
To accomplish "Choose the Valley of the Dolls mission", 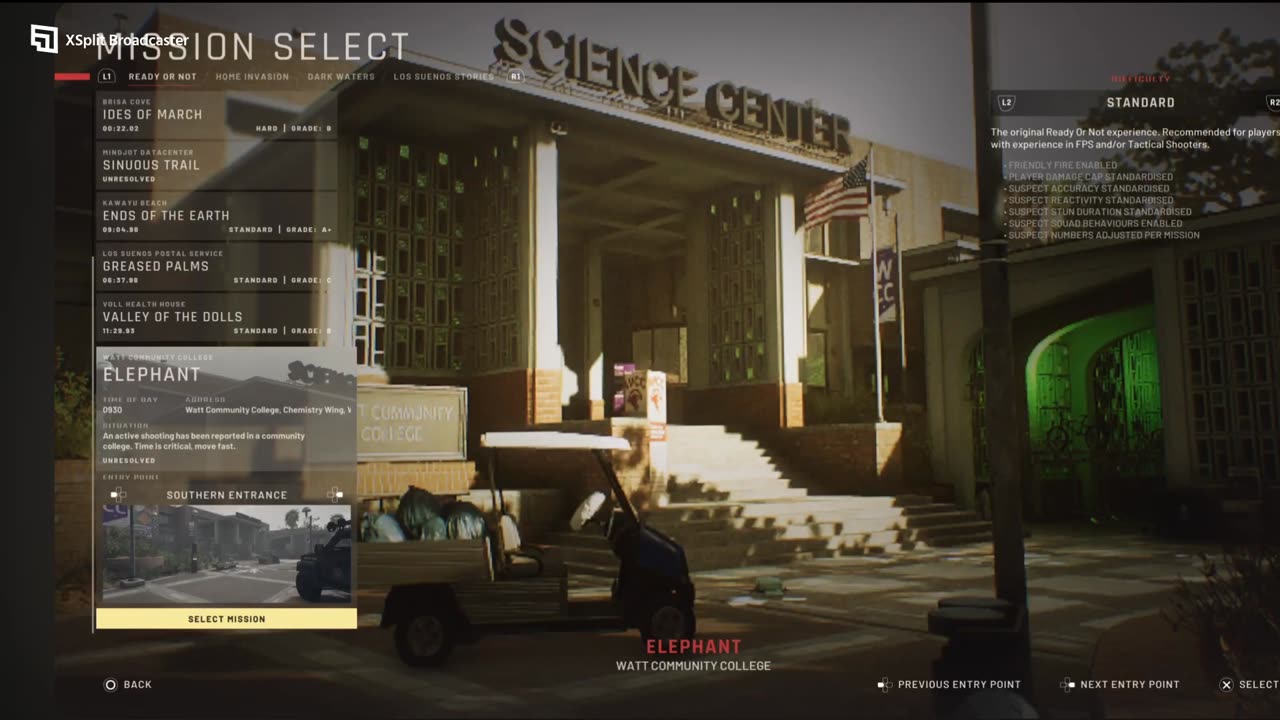I will click(x=216, y=318).
